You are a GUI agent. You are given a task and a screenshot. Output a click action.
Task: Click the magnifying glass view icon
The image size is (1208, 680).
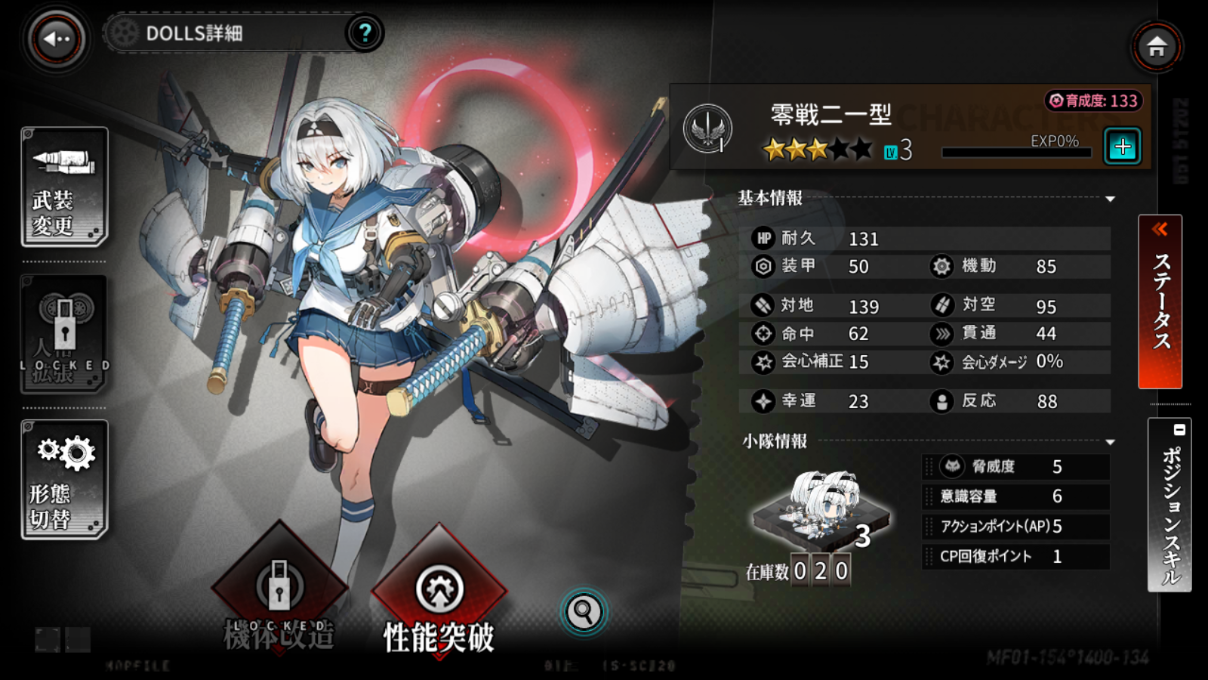point(584,611)
